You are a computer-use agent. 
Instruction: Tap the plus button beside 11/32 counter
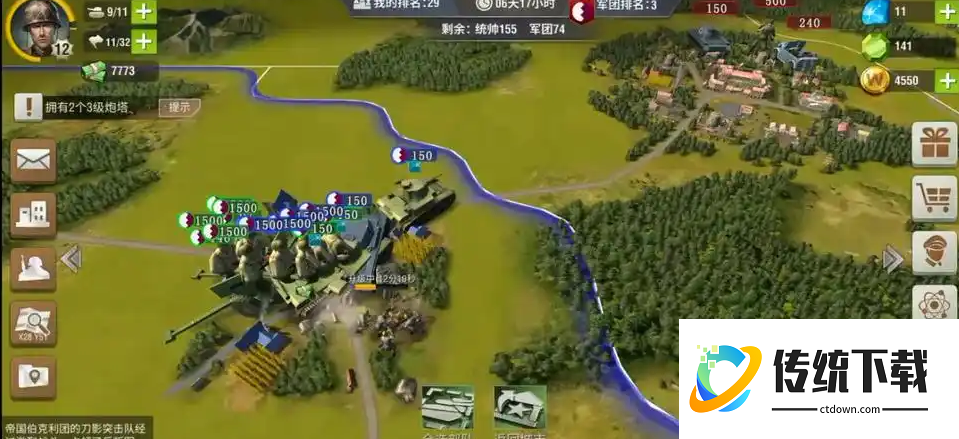[144, 41]
